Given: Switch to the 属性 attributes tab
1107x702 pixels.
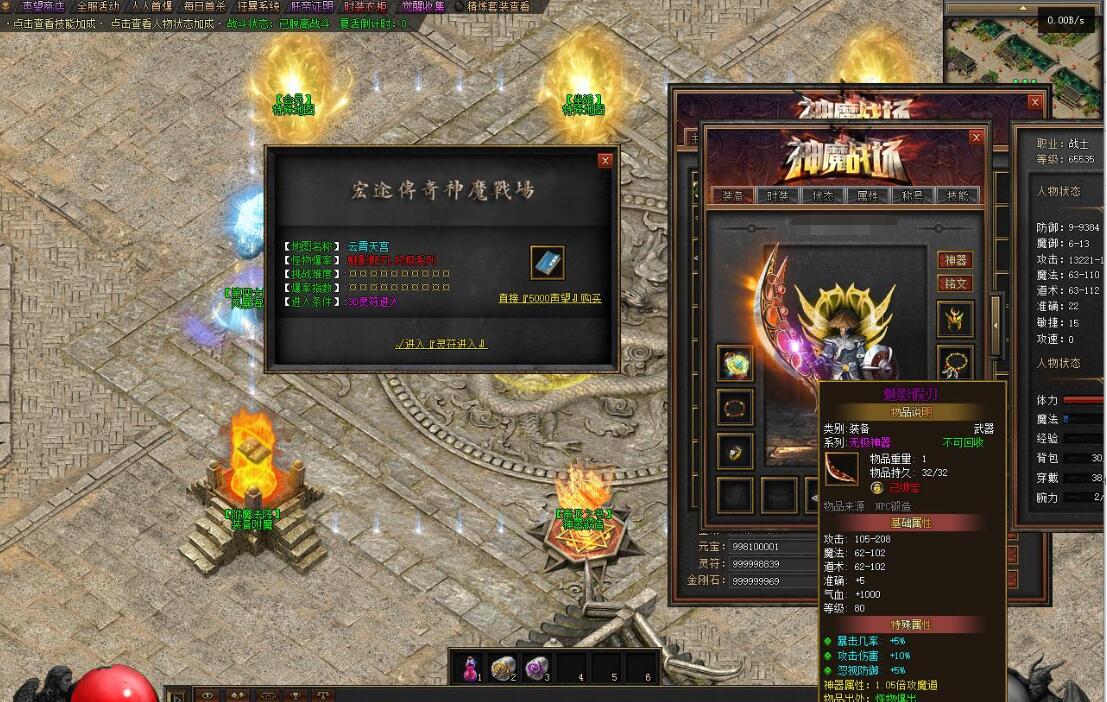Looking at the screenshot, I should point(867,196).
